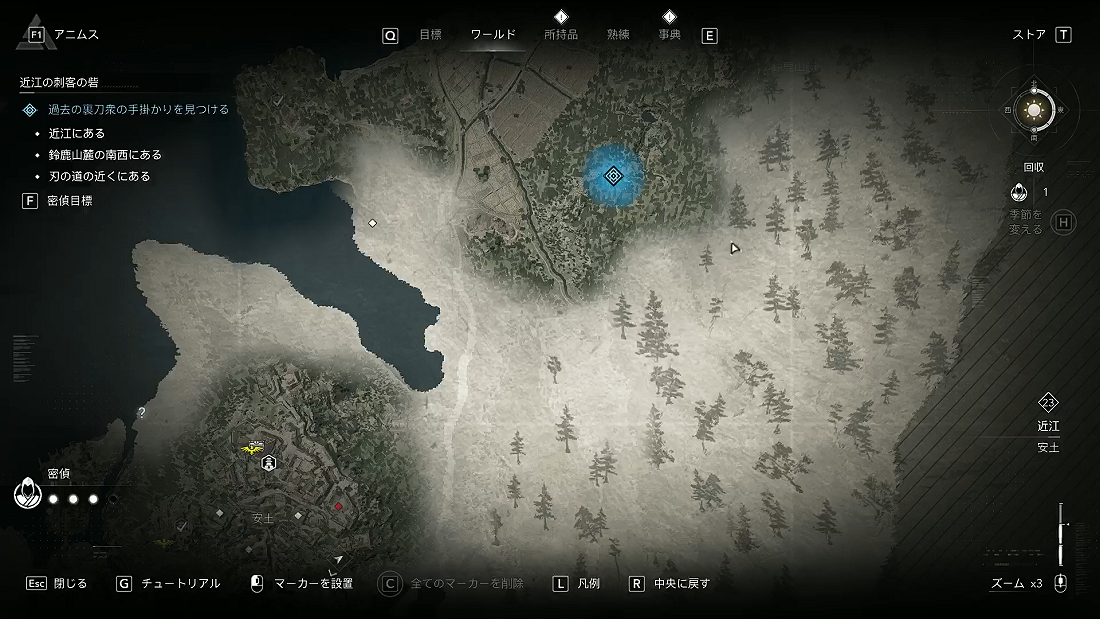Switch to the 目標 tab
1100x619 pixels.
click(x=430, y=35)
